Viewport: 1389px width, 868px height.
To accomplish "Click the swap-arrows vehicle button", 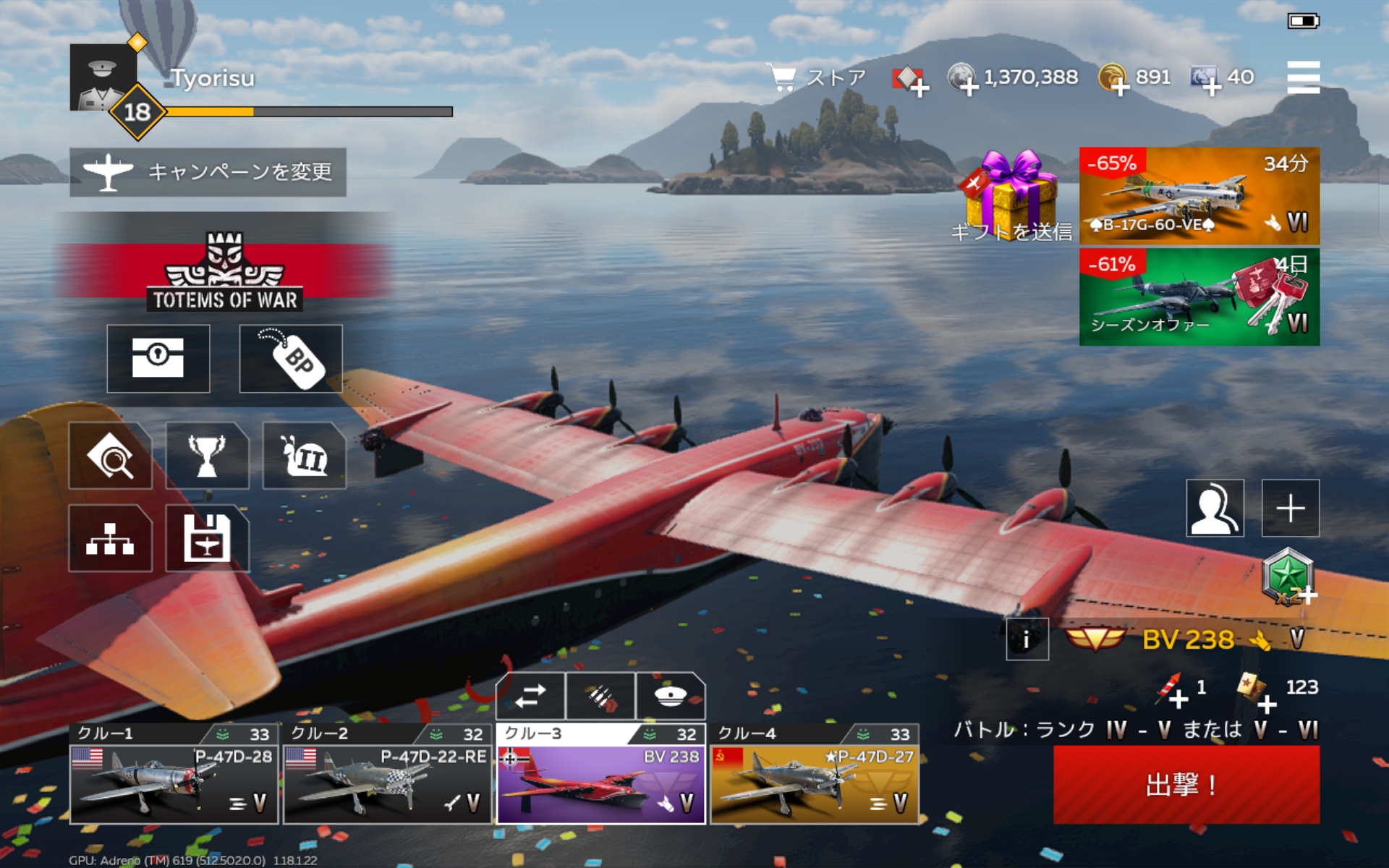I will (530, 696).
